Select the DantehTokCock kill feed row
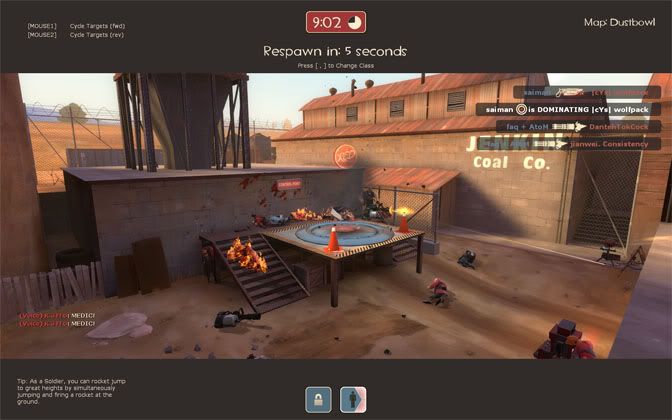672x420 pixels. 577,127
